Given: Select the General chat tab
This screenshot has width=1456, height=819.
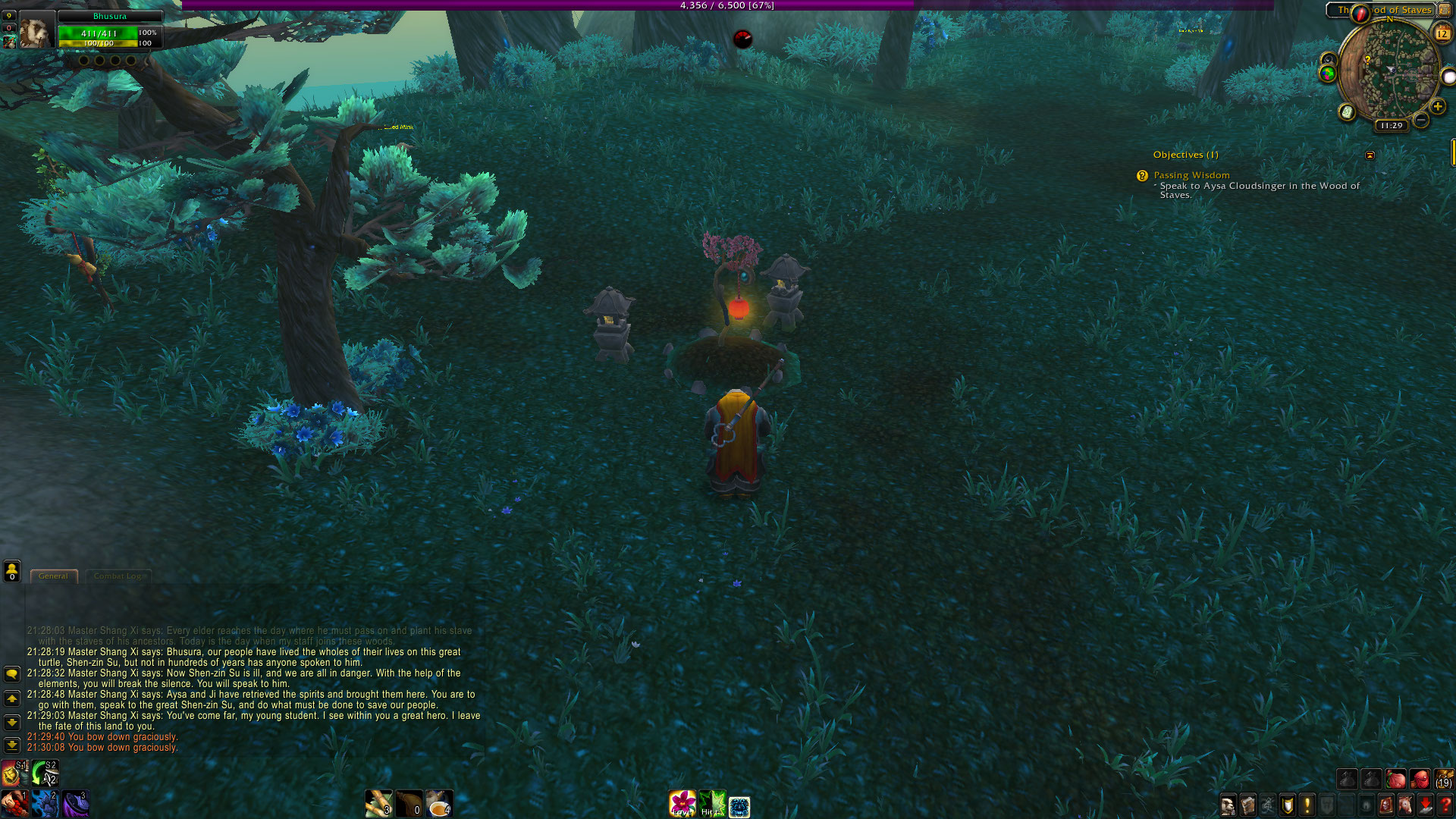Looking at the screenshot, I should 53,576.
